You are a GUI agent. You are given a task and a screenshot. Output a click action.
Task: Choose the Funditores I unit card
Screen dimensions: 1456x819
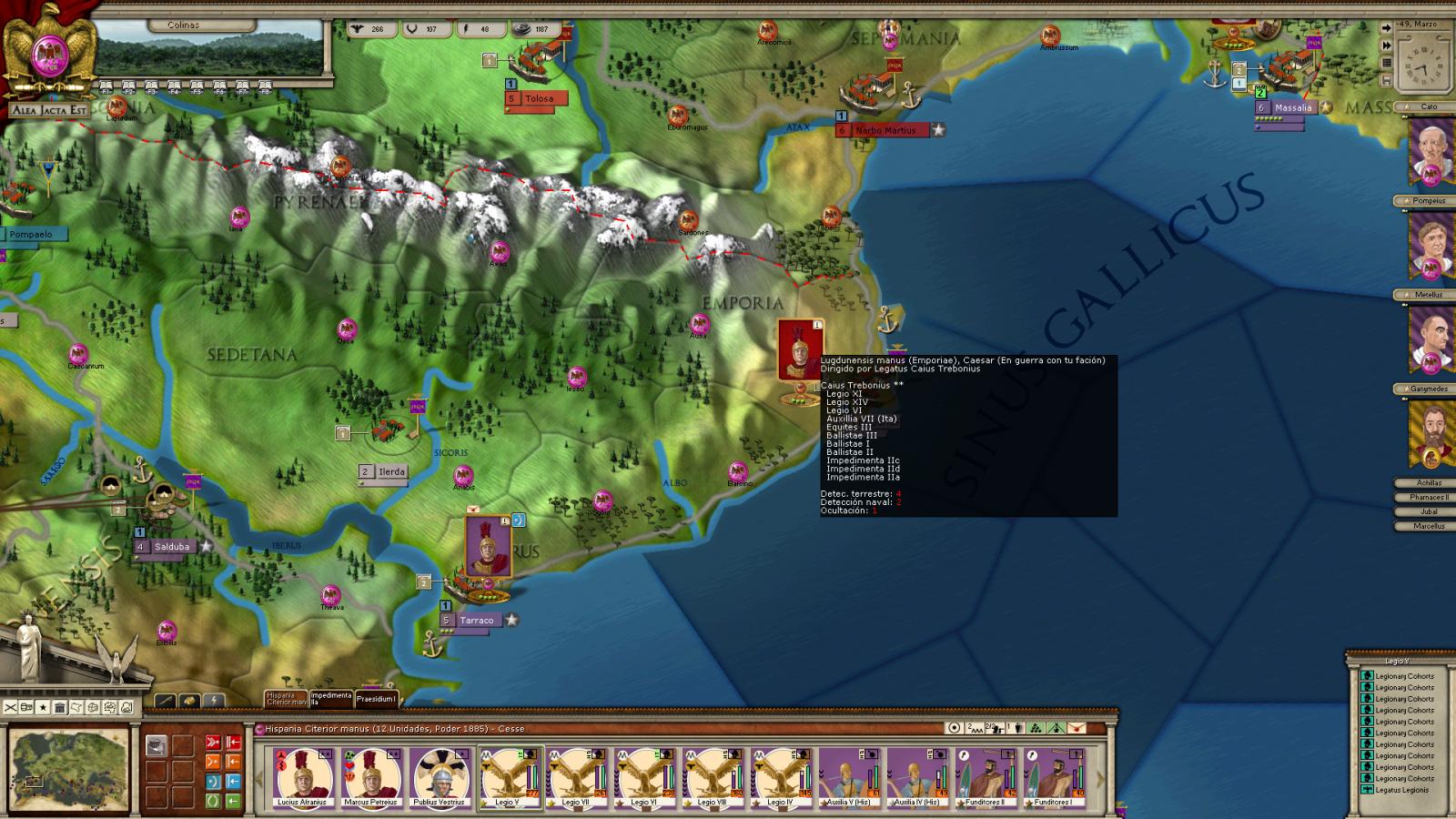click(1053, 778)
